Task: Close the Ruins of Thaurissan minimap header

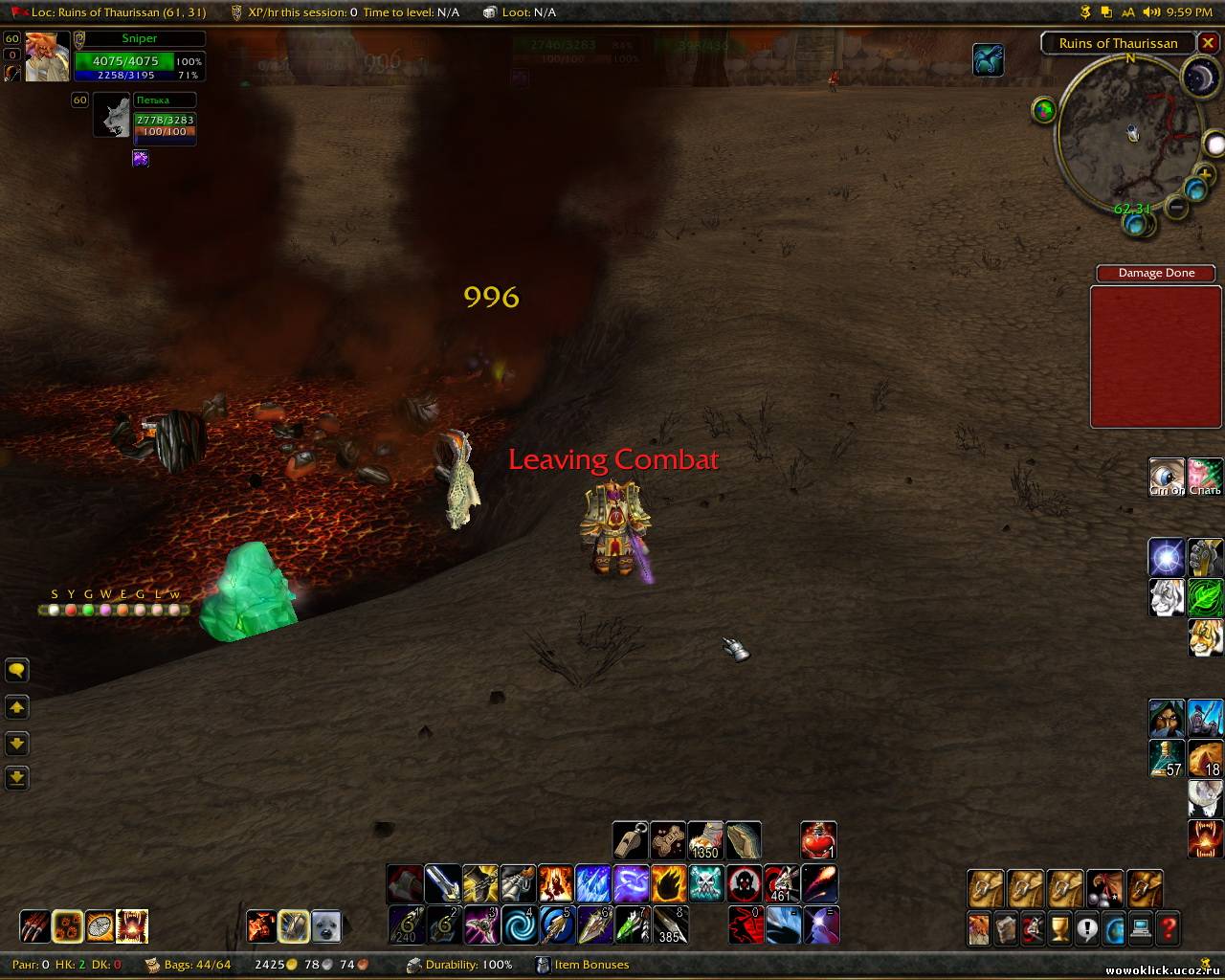Action: coord(1209,43)
